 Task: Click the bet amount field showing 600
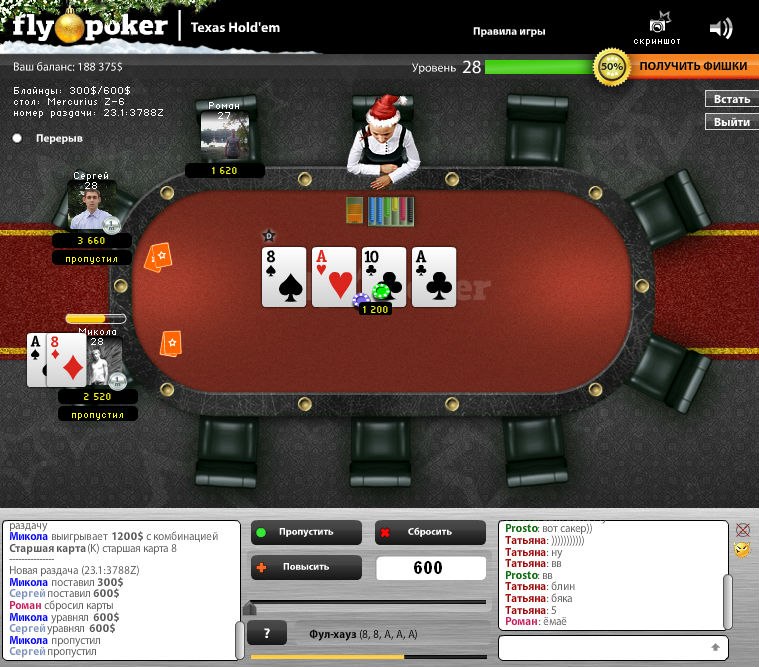[x=427, y=568]
